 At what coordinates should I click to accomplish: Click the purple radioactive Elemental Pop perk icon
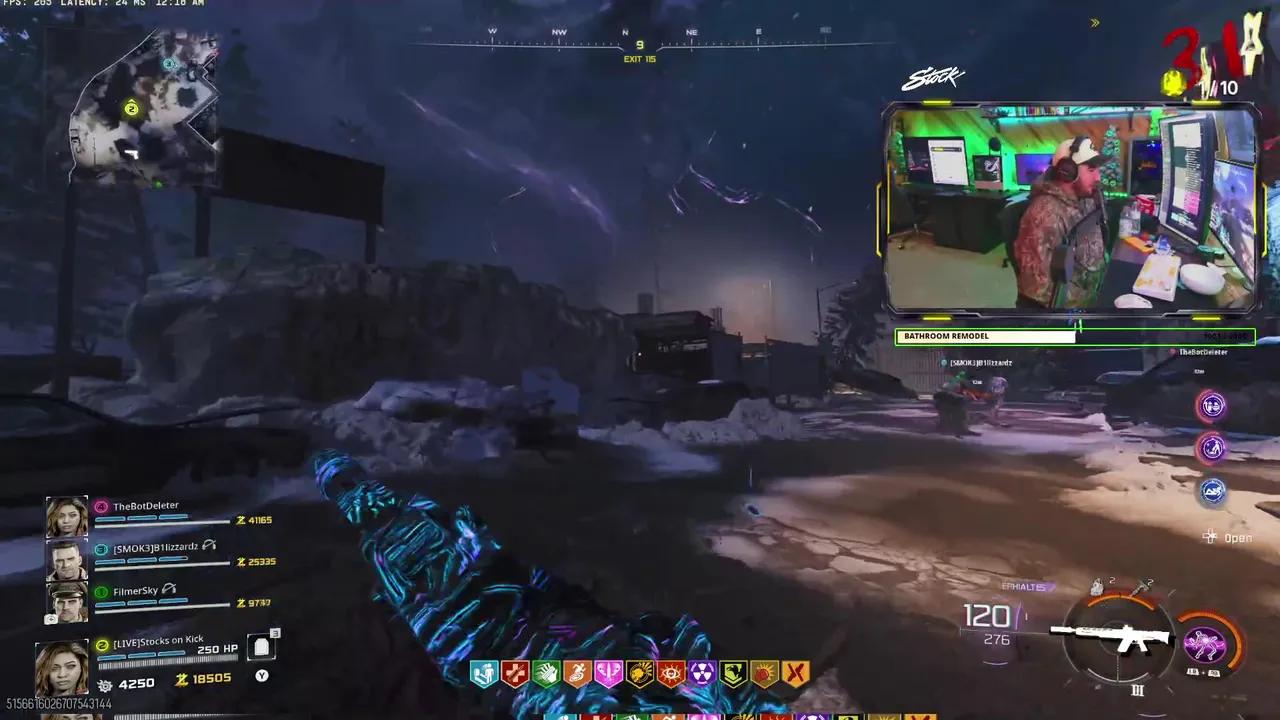click(x=701, y=673)
